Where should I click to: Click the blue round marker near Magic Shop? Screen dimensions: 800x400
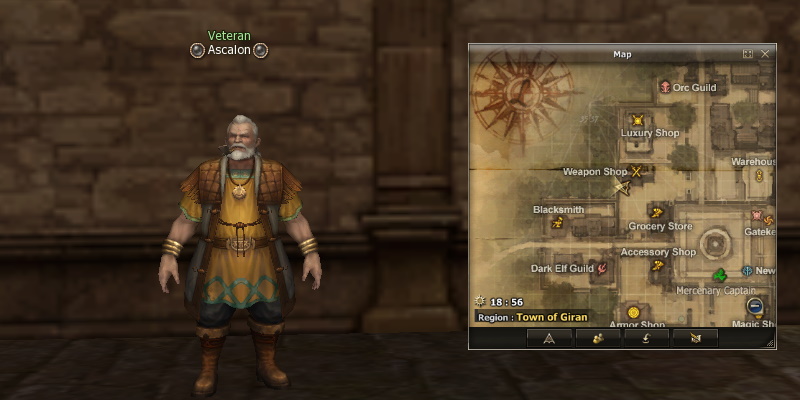coord(755,306)
